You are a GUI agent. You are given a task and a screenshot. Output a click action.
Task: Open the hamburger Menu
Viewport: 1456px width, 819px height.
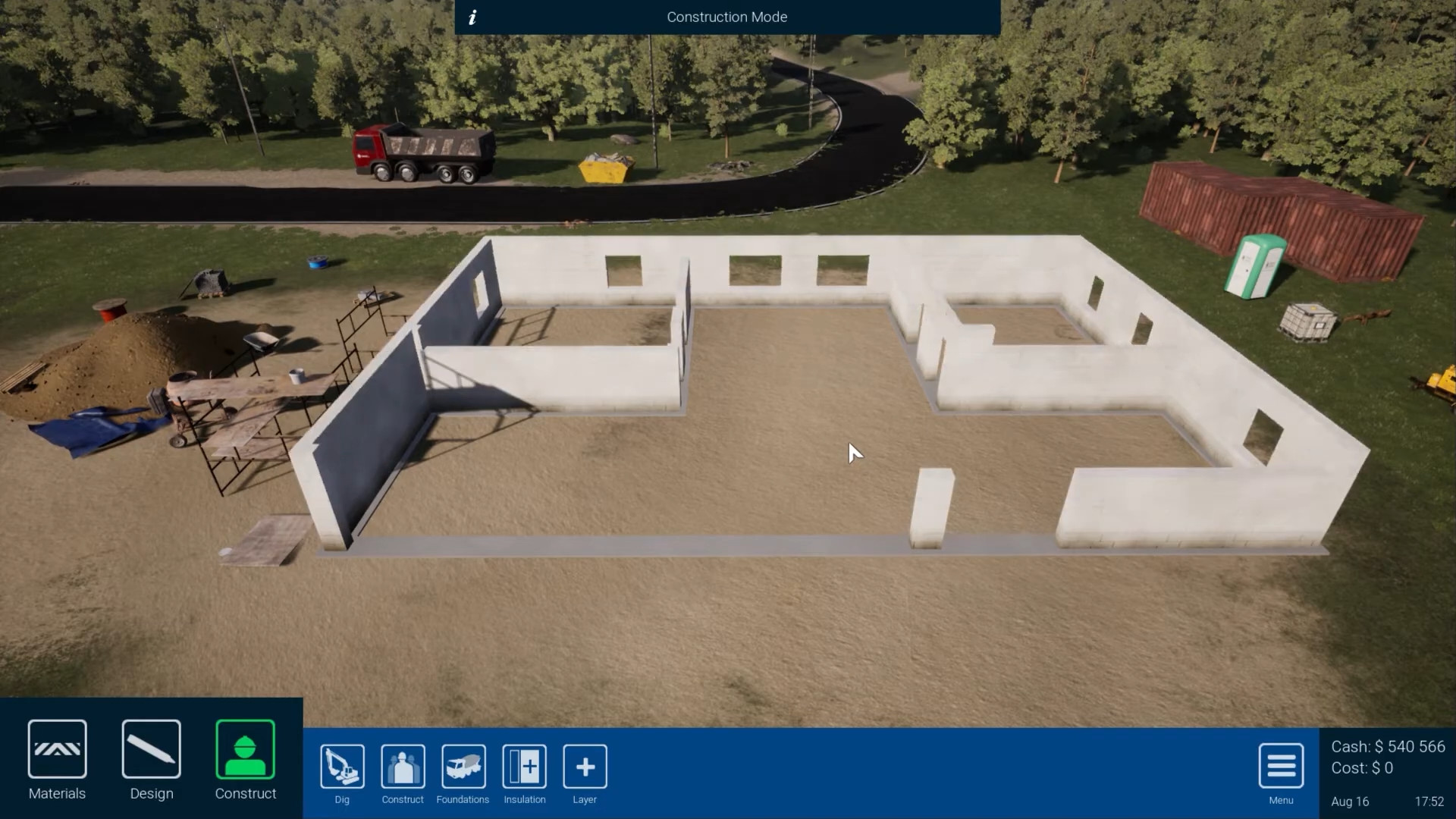tap(1280, 767)
